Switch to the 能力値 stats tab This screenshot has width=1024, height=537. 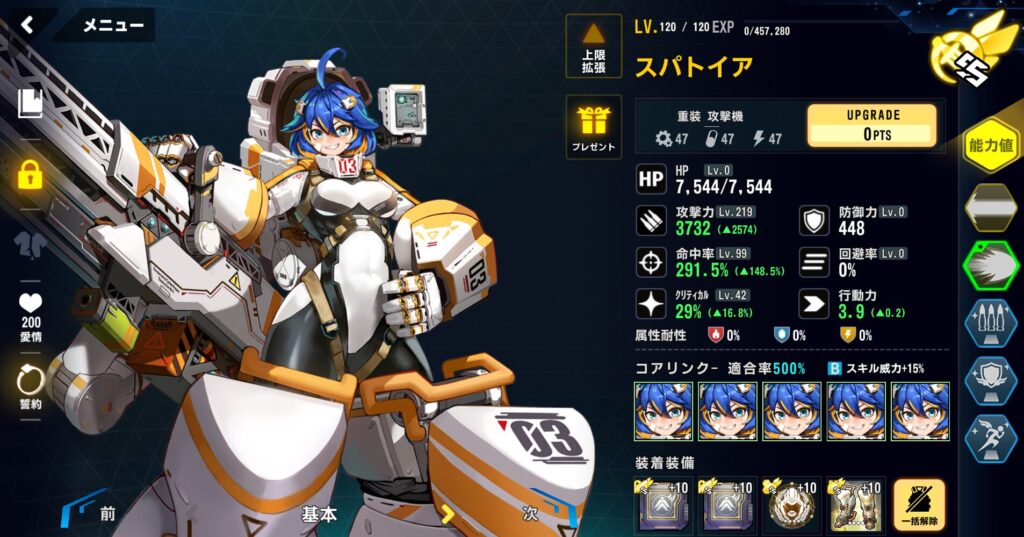[991, 146]
